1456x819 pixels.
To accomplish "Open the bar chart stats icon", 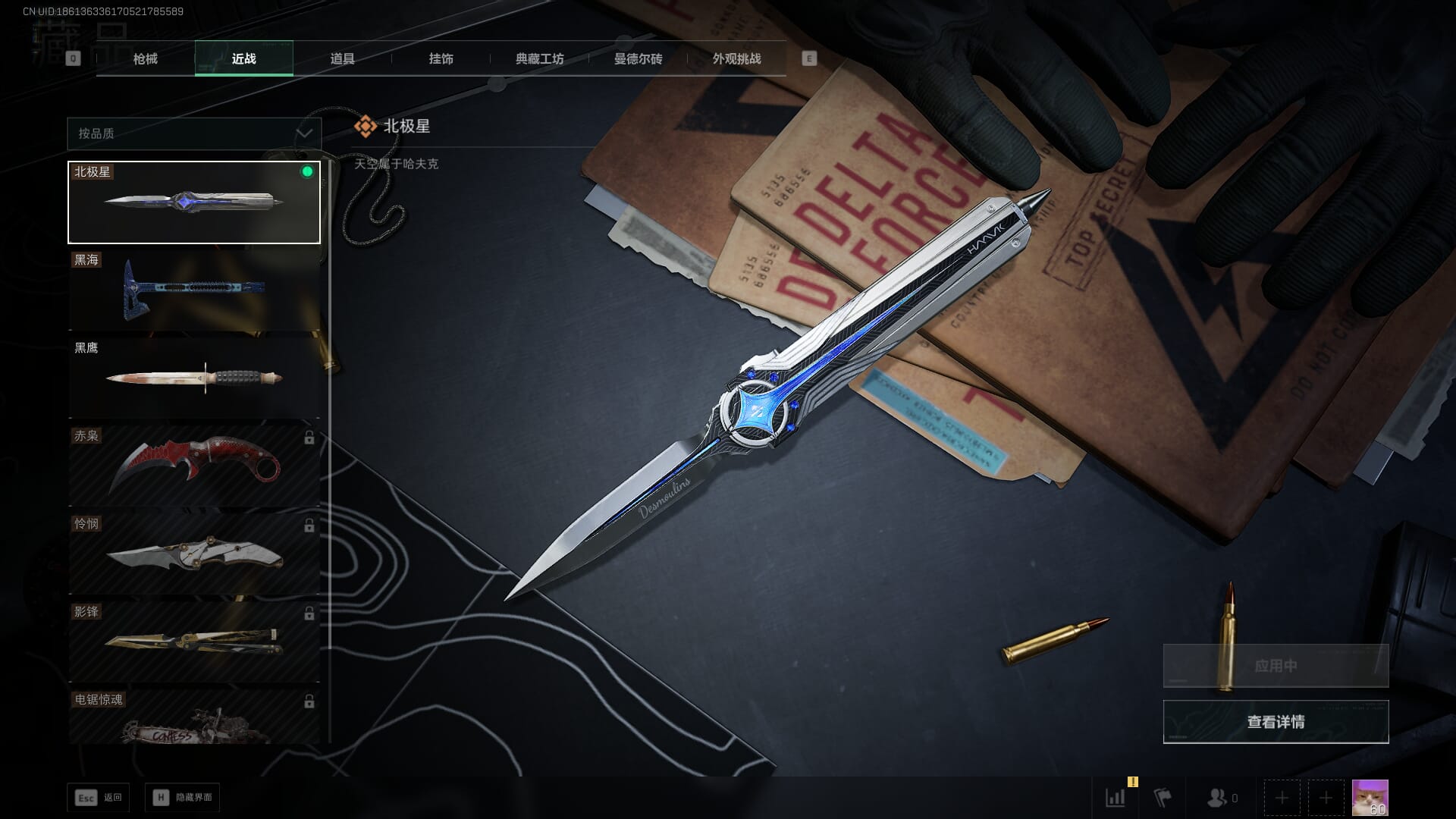I will pos(1116,798).
